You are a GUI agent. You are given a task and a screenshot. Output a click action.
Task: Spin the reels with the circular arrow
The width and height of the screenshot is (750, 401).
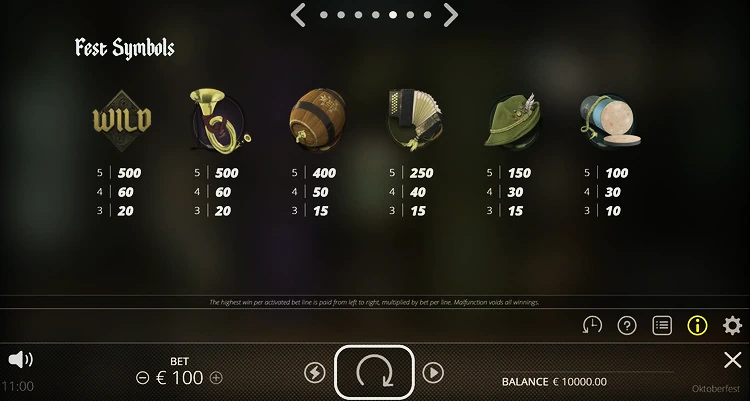point(374,372)
